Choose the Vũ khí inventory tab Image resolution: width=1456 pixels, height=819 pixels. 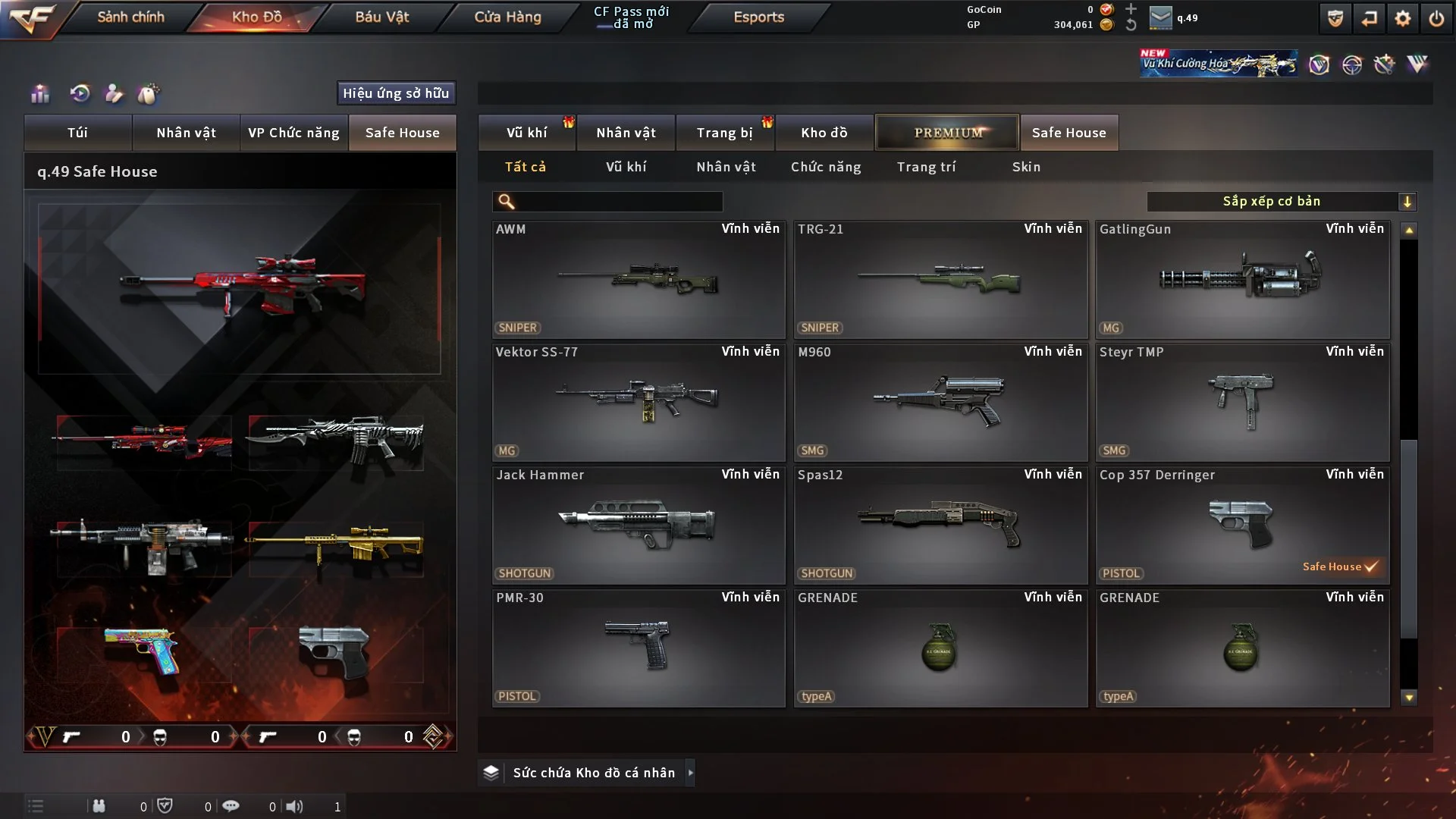pyautogui.click(x=526, y=133)
